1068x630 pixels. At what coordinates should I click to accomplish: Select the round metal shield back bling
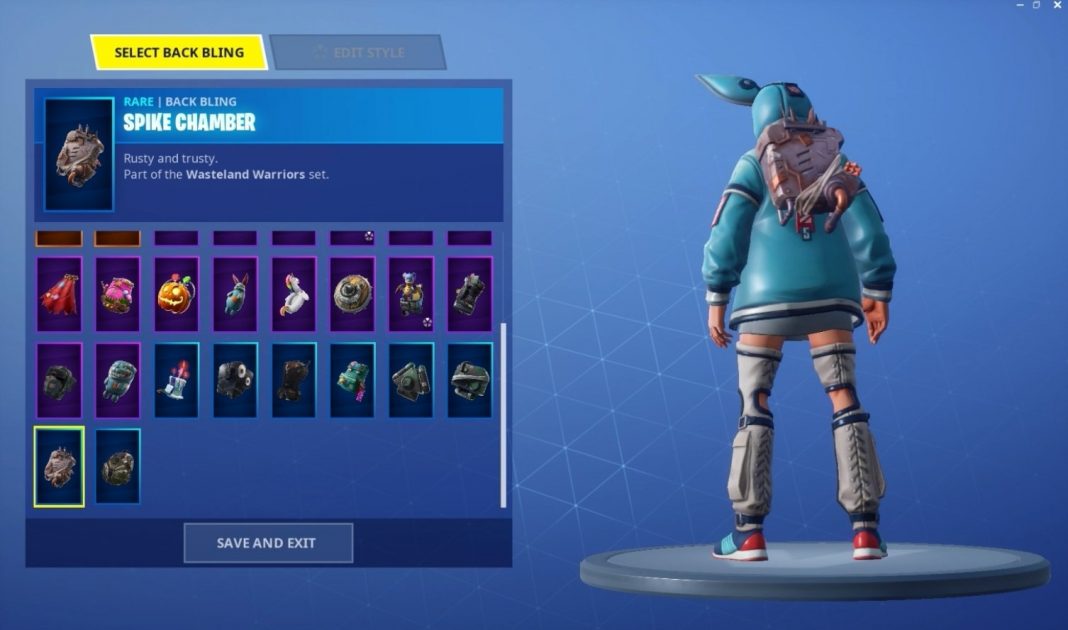(353, 294)
